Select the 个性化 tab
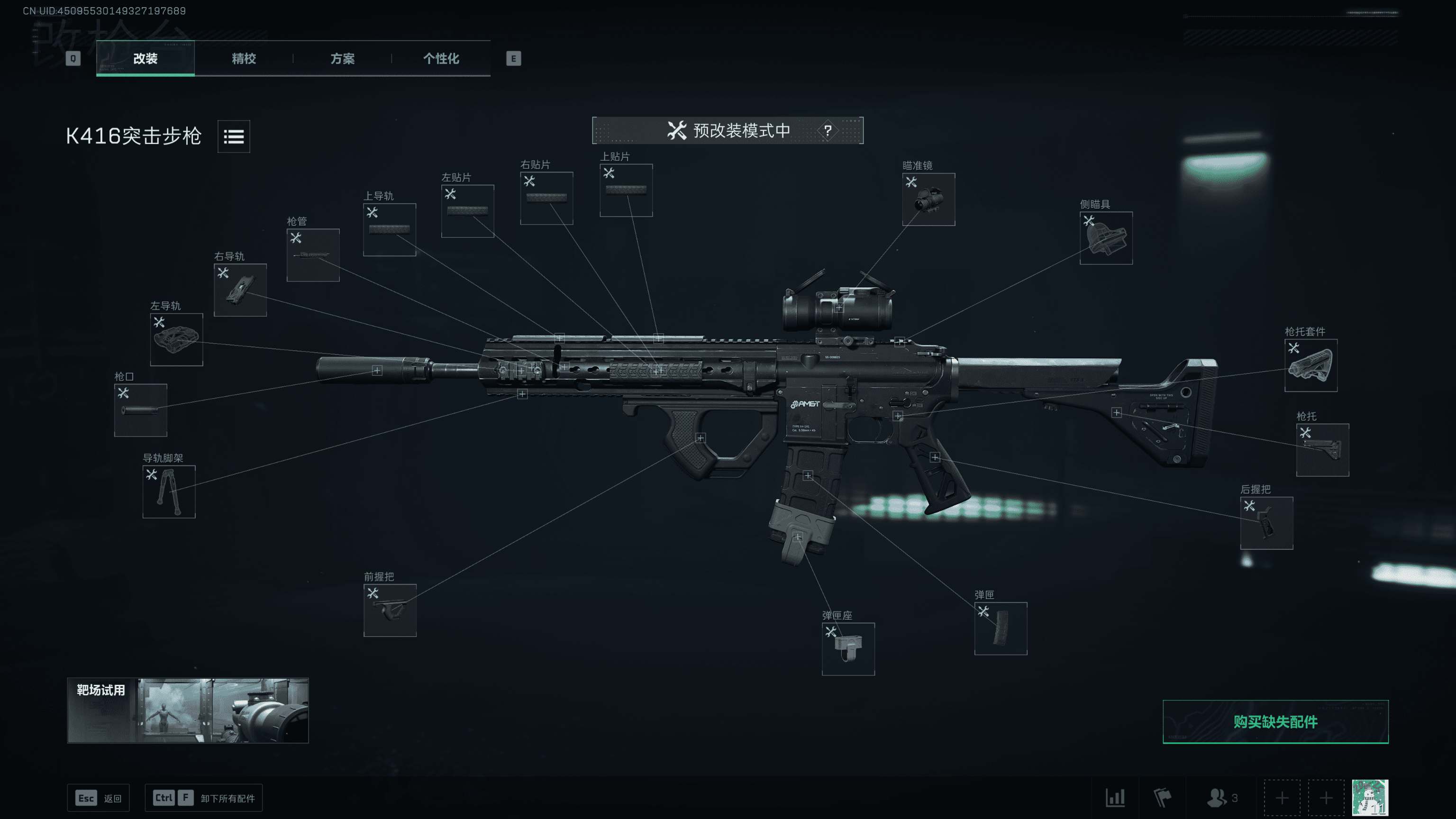The height and width of the screenshot is (819, 1456). click(x=441, y=58)
